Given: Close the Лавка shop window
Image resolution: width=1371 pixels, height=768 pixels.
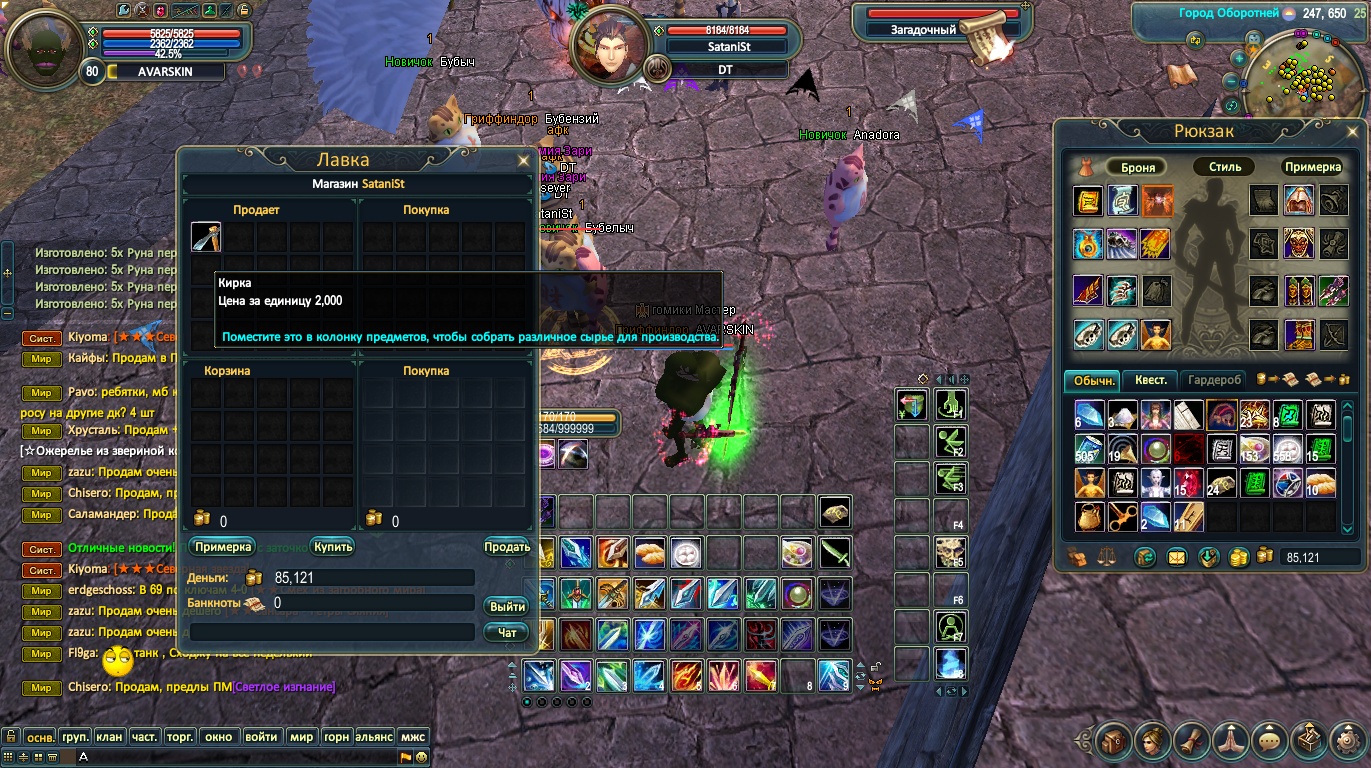Looking at the screenshot, I should point(523,160).
